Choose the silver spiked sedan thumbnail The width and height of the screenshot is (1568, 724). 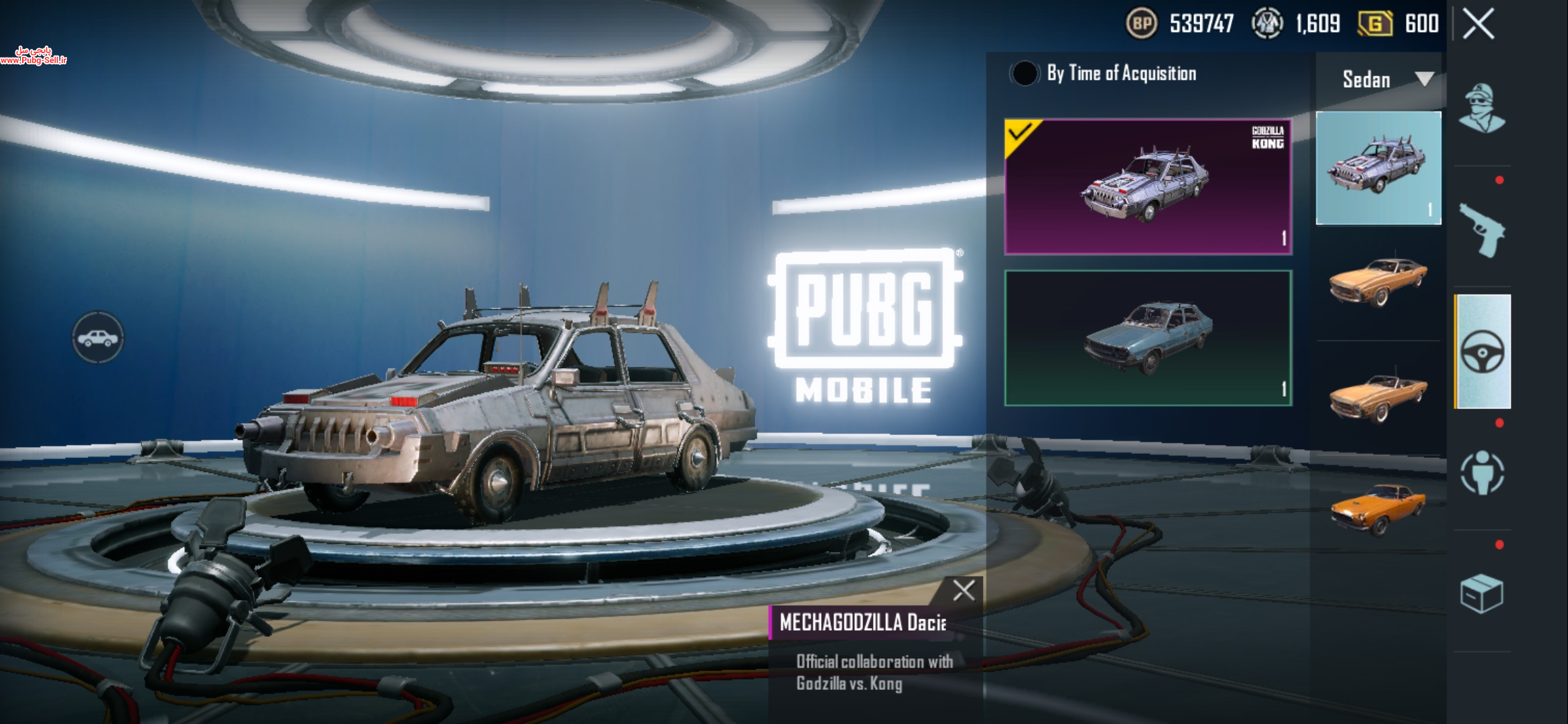click(x=1378, y=168)
